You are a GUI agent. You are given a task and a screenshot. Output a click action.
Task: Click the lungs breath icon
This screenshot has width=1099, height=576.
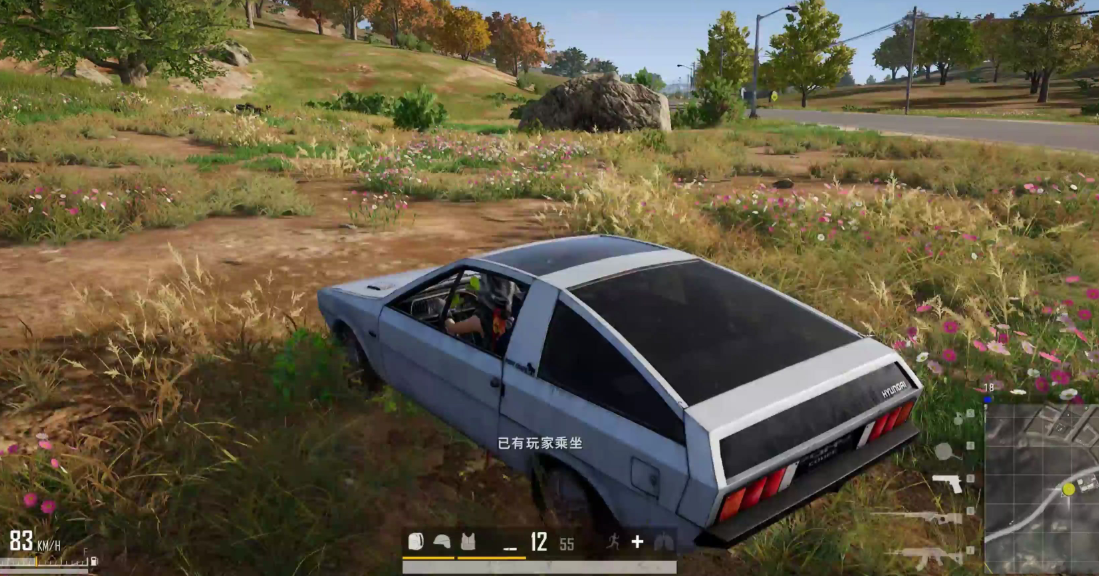click(662, 542)
